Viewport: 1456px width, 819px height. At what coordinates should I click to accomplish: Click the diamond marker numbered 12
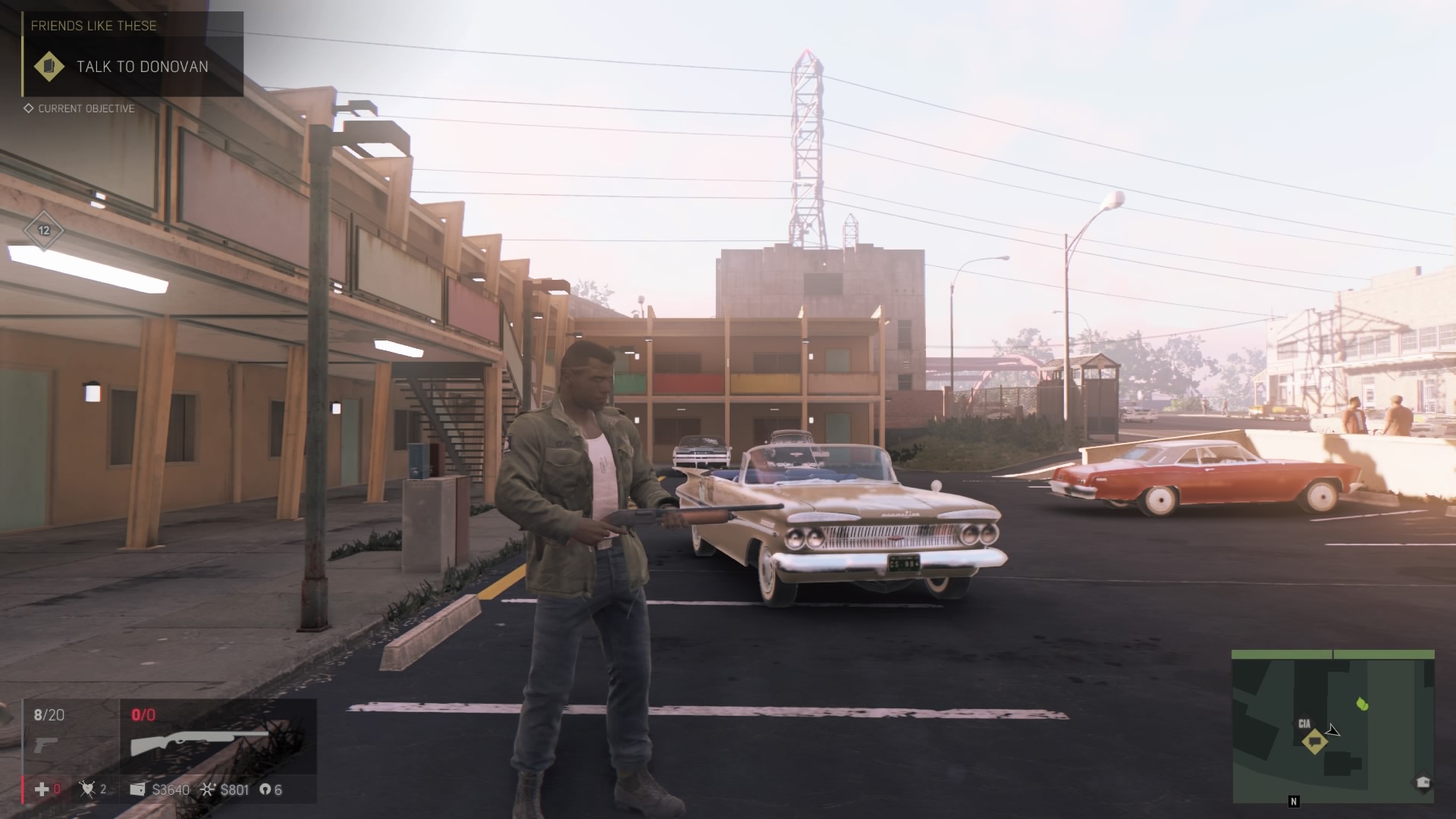click(44, 231)
